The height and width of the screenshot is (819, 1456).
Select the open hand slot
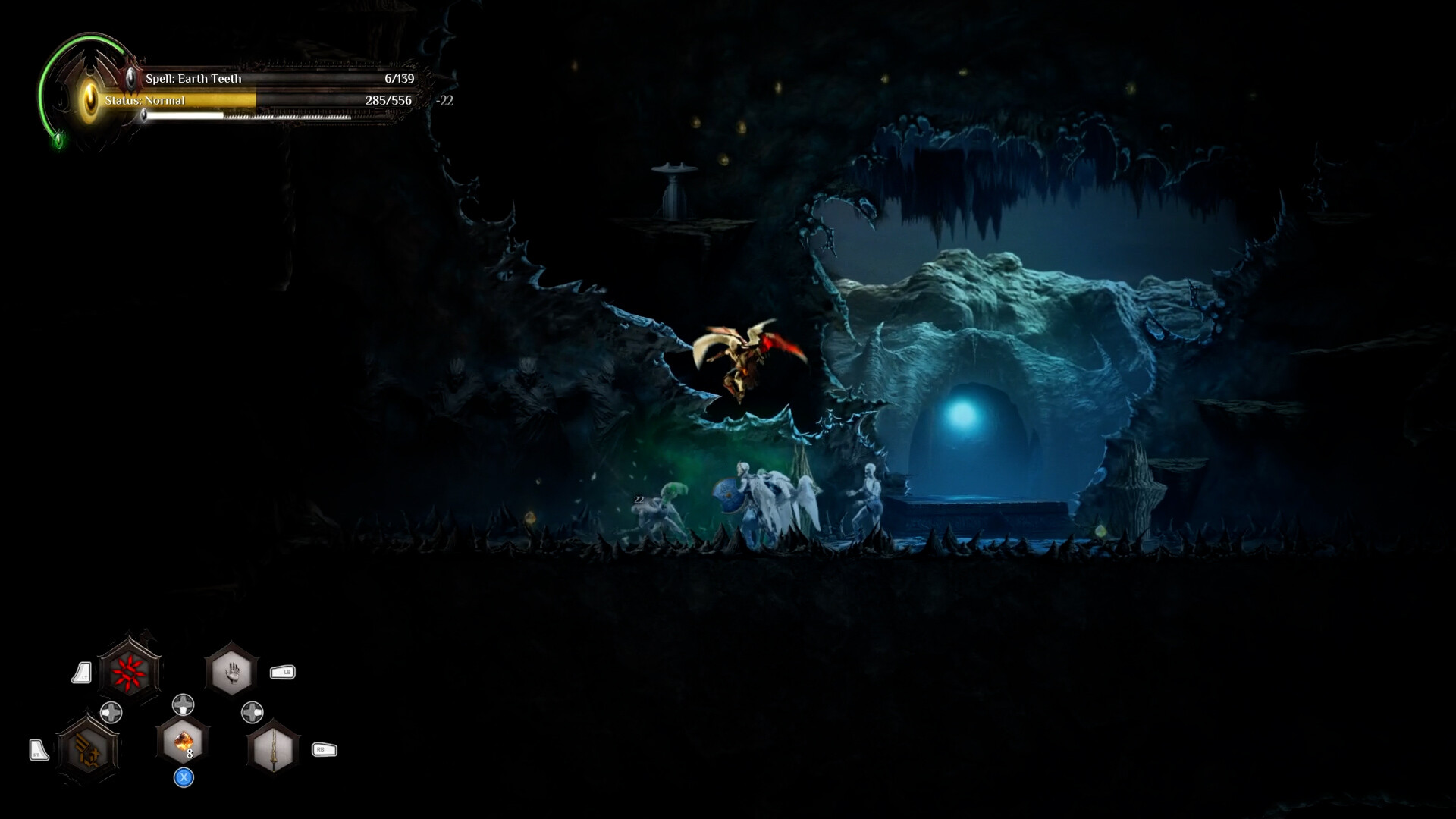(x=232, y=670)
